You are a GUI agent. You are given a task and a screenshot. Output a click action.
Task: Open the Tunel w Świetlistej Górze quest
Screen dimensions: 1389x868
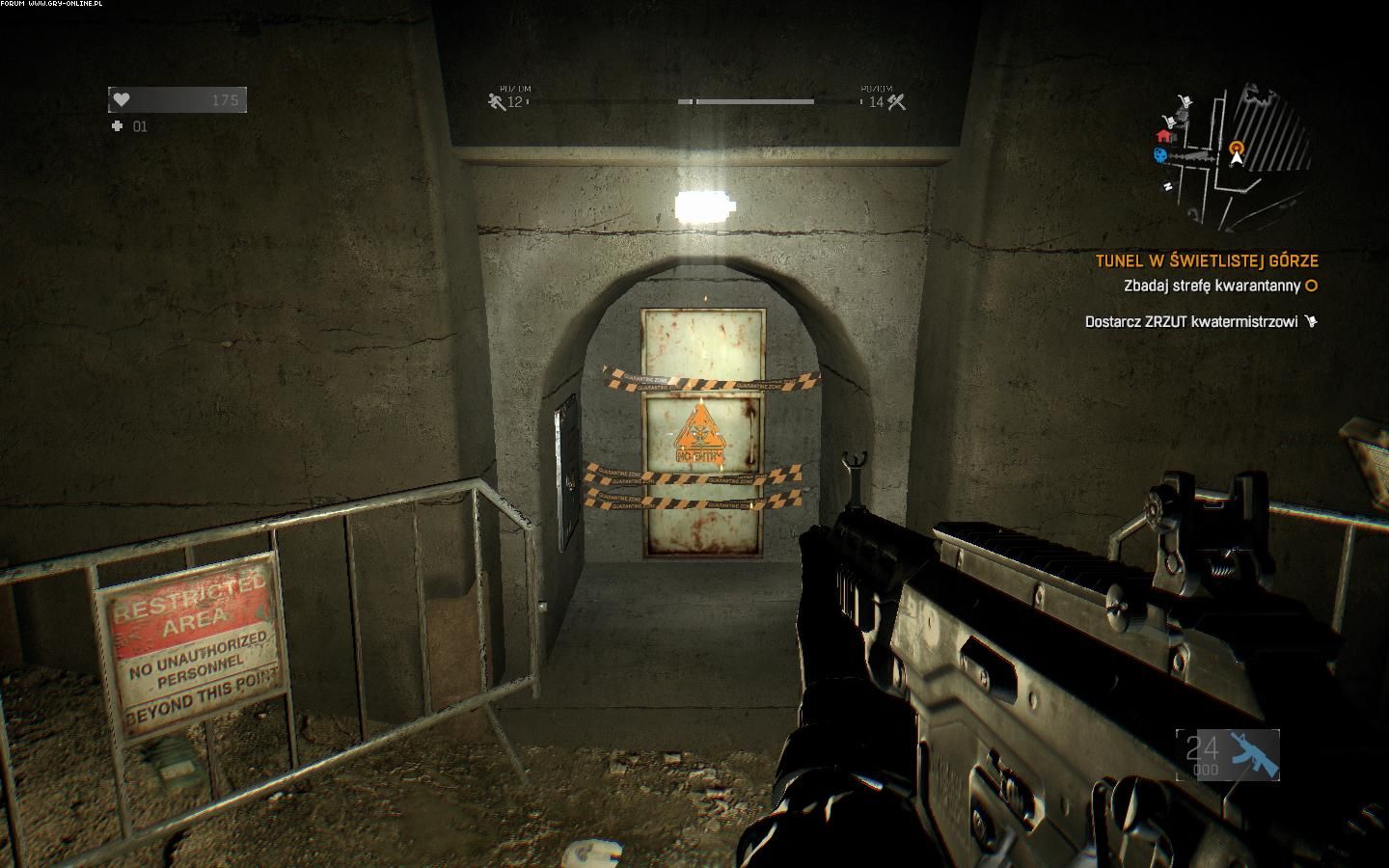(1206, 260)
